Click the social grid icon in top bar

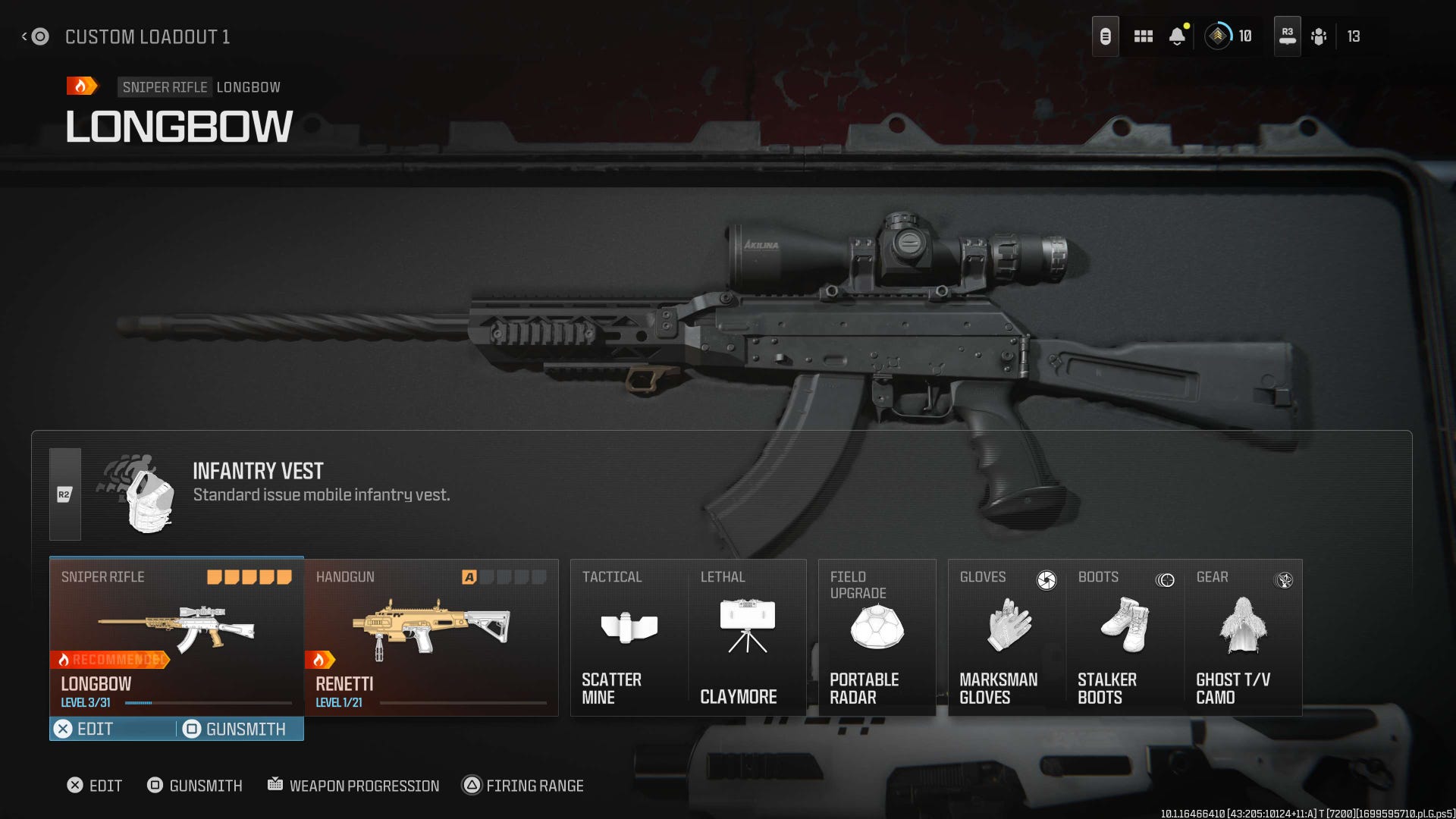point(1143,36)
